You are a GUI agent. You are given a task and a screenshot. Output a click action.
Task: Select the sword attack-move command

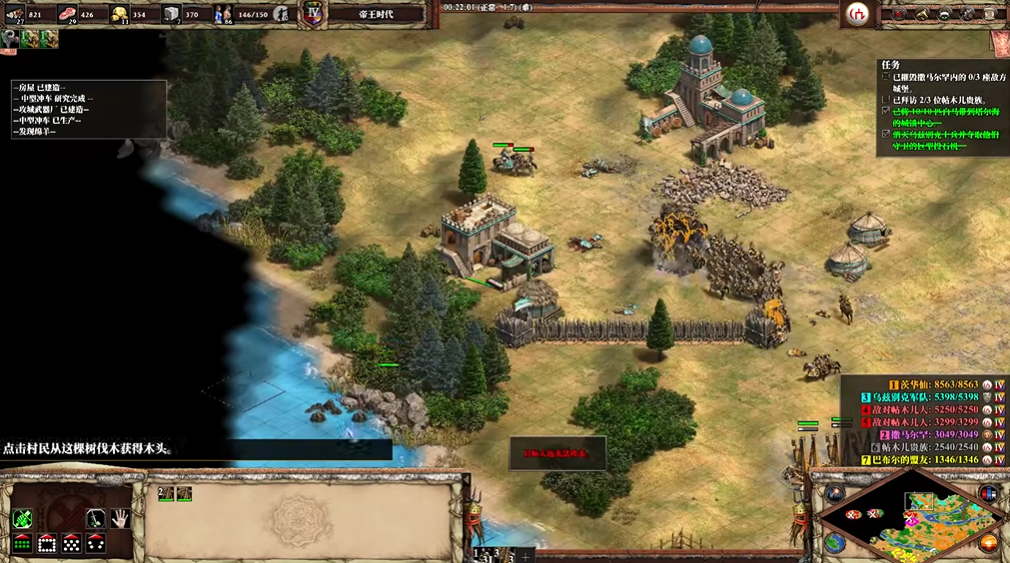[96, 518]
